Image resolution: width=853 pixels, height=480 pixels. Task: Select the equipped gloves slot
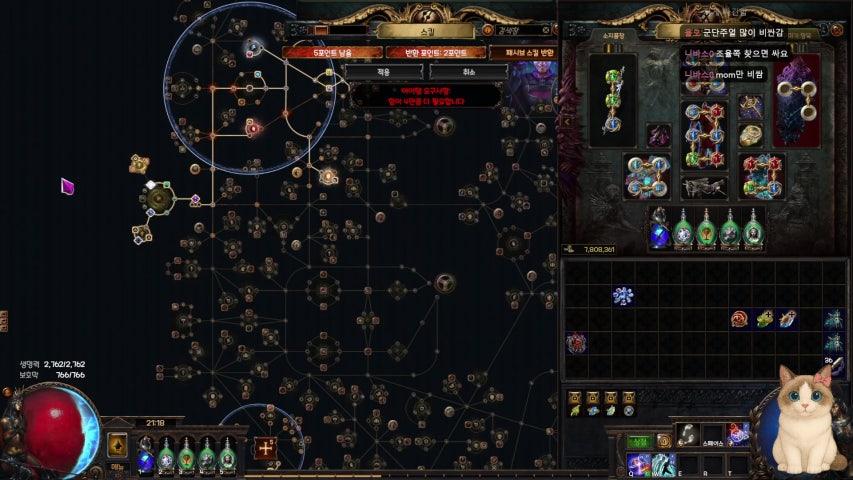(x=646, y=174)
